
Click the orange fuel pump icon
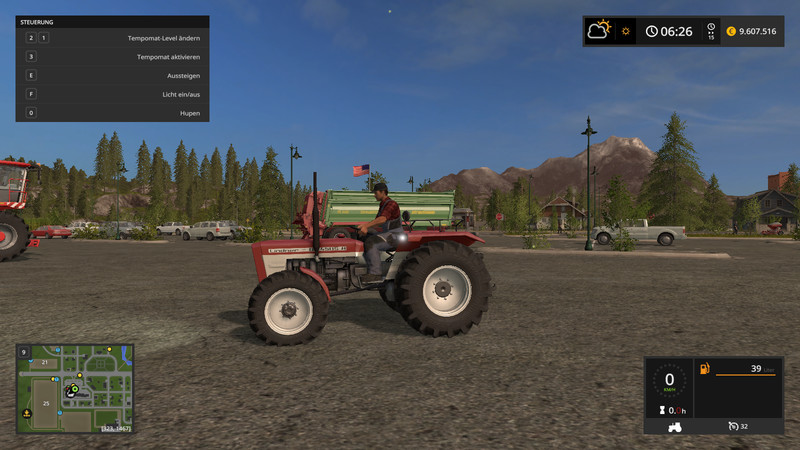coord(705,369)
